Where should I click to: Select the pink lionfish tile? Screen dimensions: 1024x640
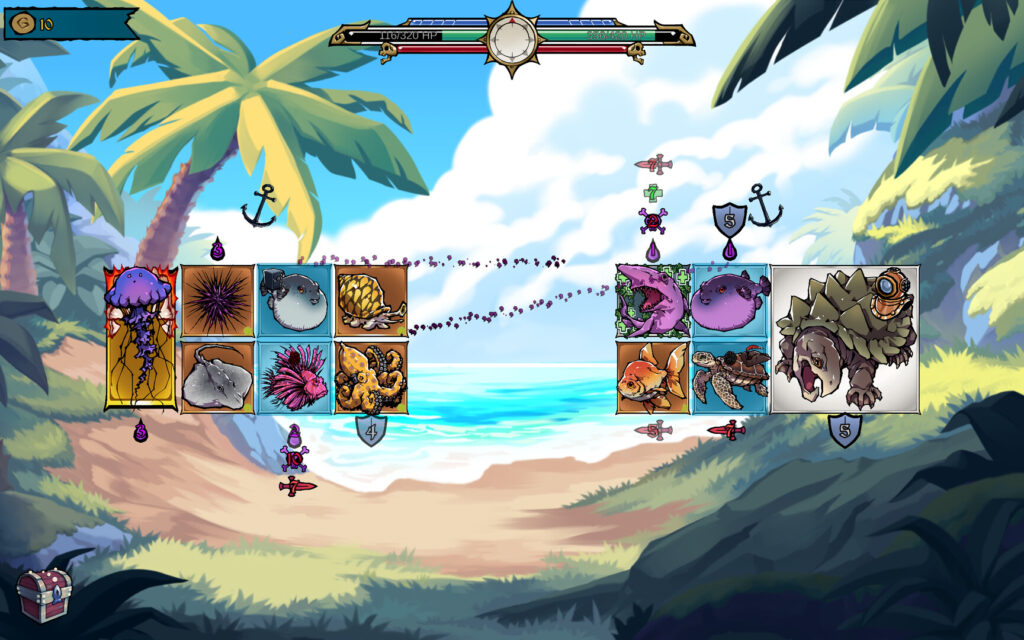point(294,376)
